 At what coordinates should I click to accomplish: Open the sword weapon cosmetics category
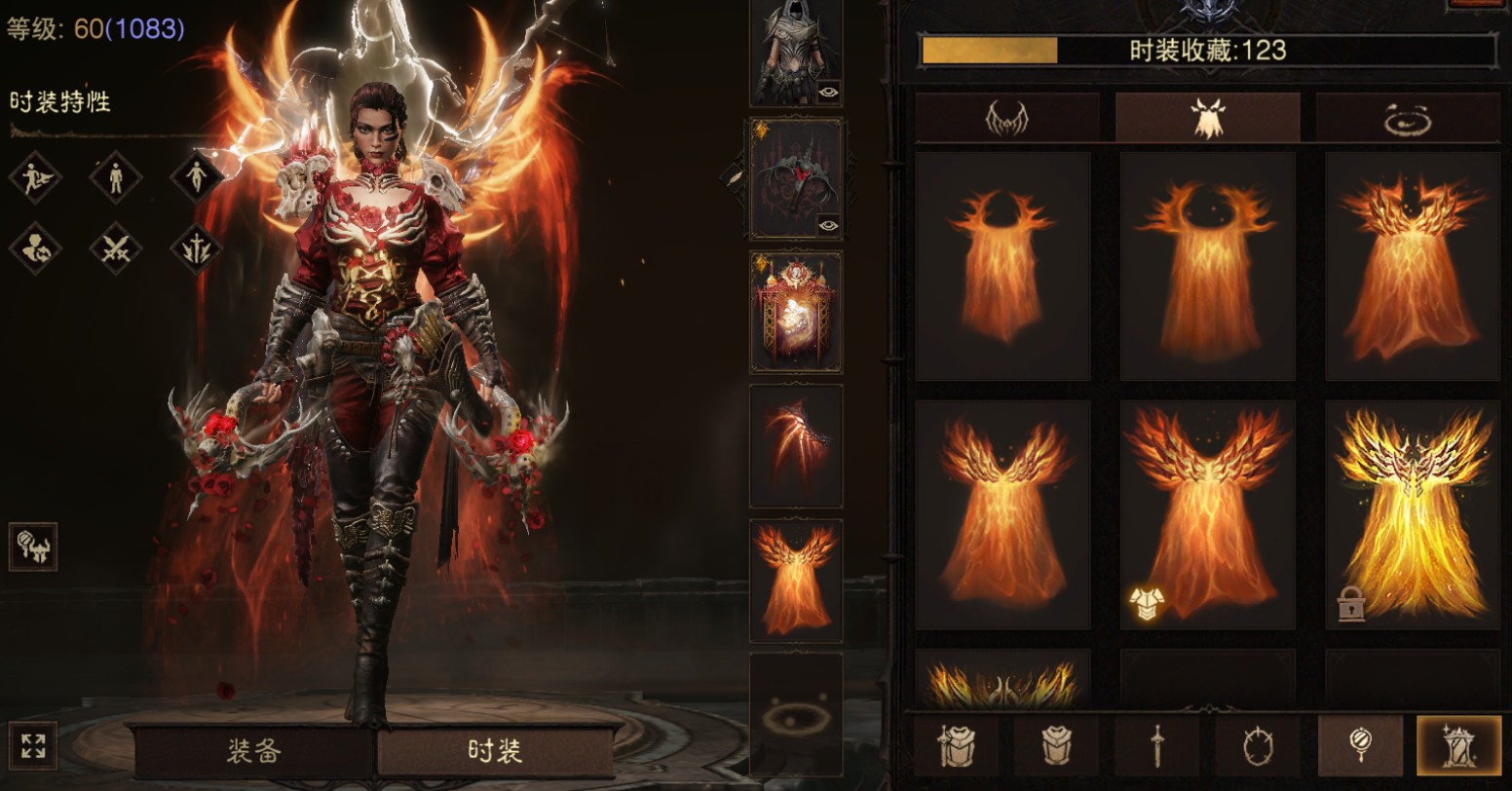coord(1157,746)
